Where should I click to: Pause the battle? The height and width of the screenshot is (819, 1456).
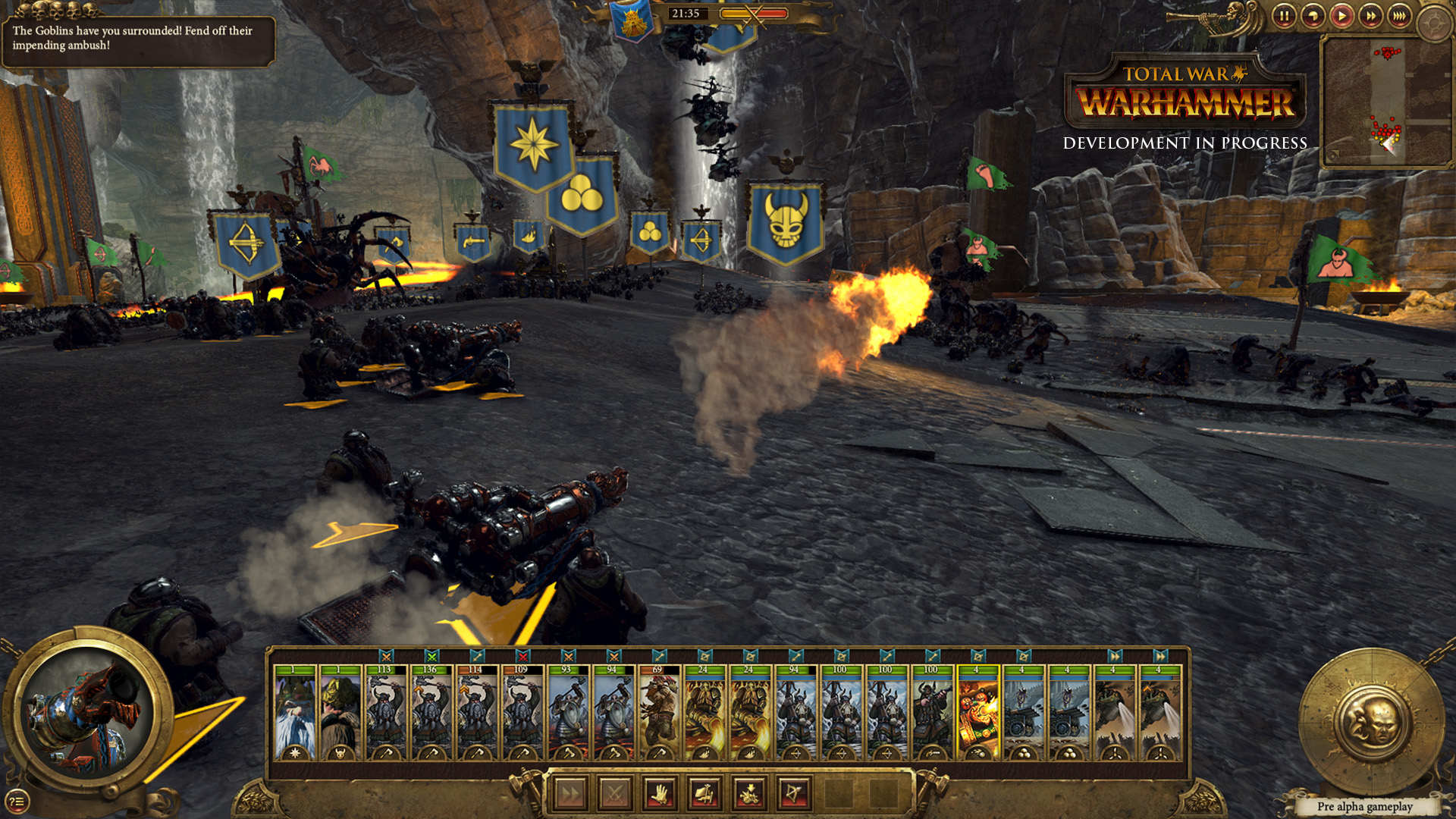coord(1284,16)
